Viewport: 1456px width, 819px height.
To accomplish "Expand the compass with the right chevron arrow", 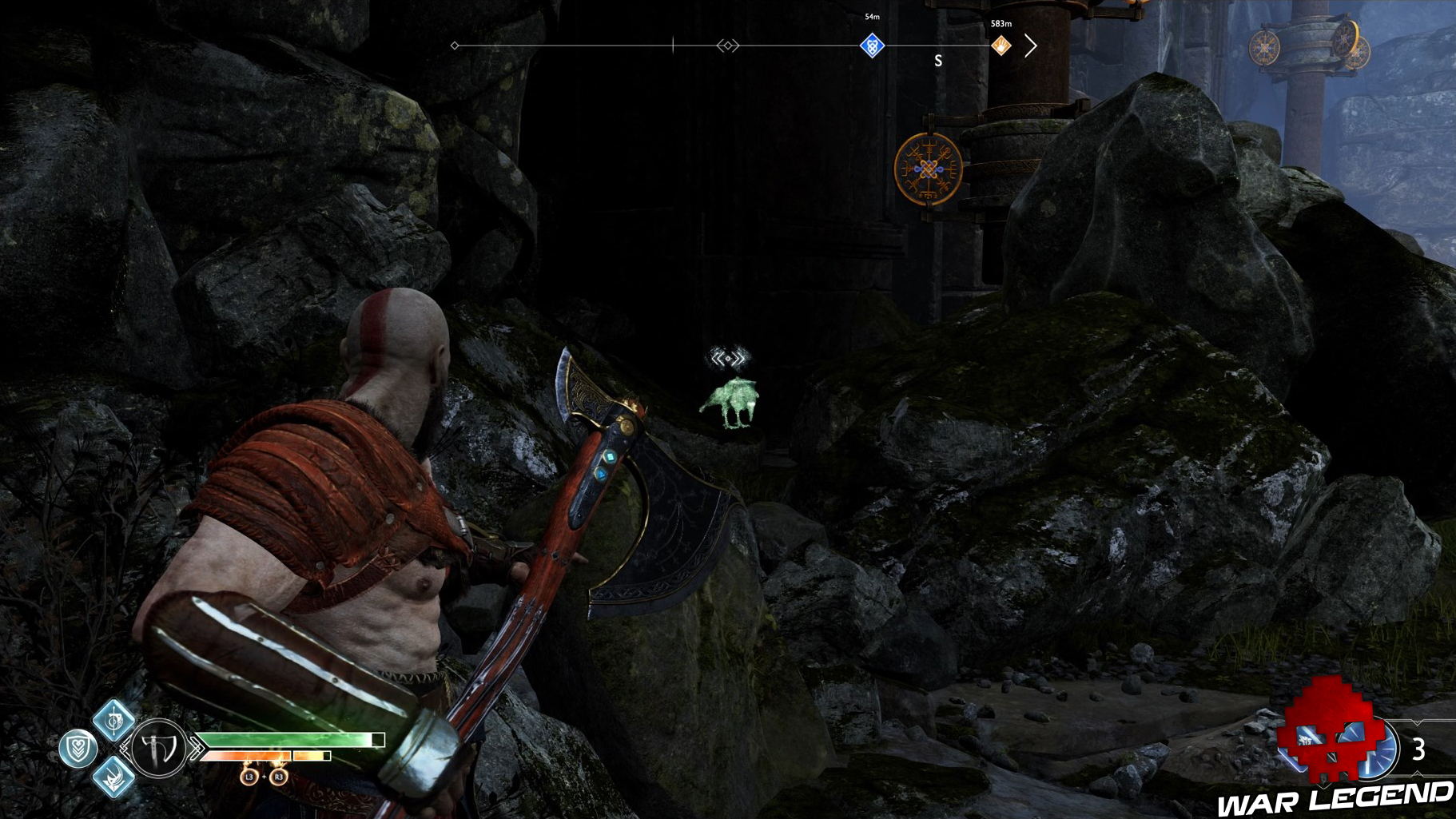I will [1033, 46].
